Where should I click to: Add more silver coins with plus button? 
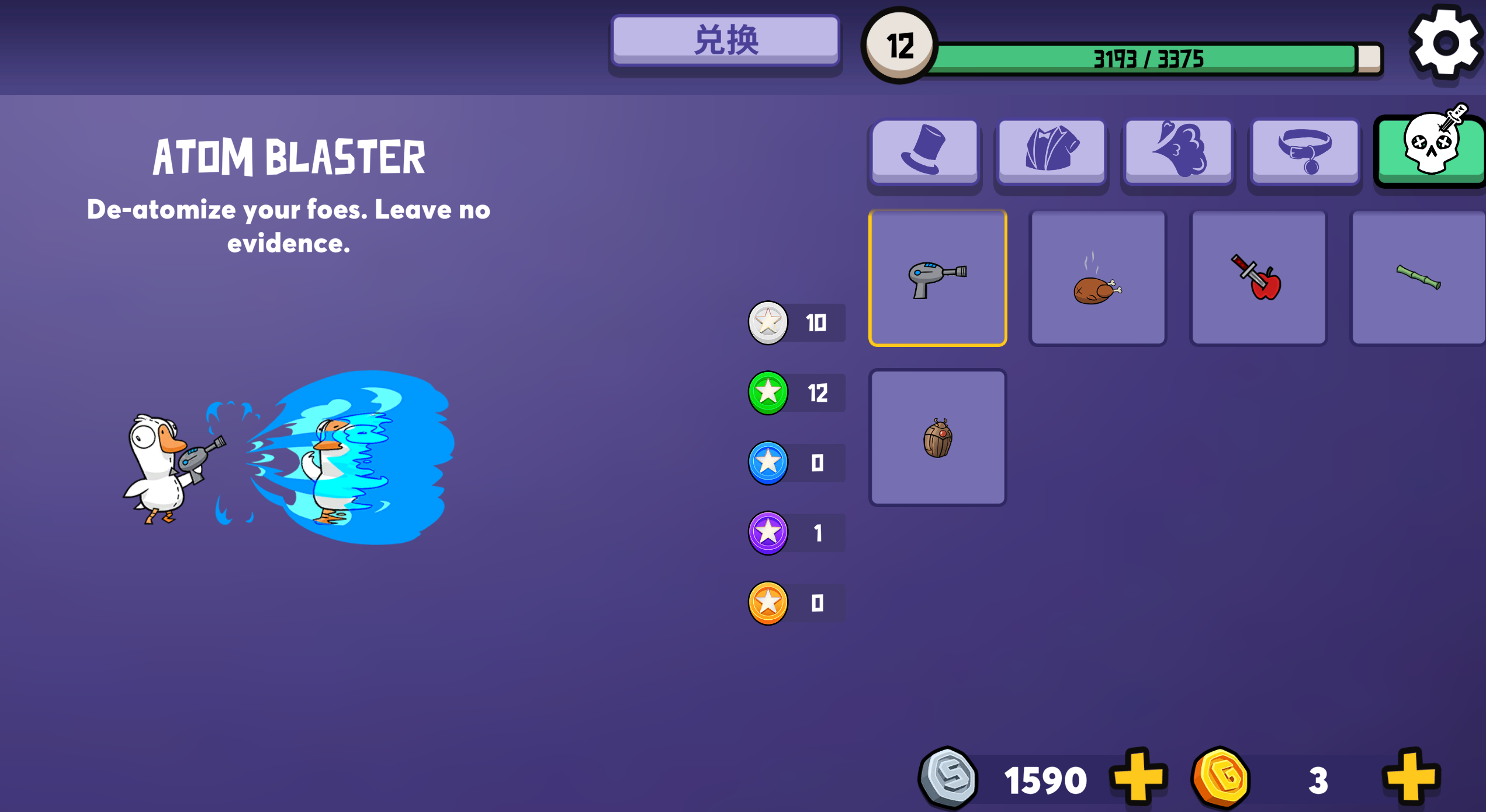point(1137,778)
